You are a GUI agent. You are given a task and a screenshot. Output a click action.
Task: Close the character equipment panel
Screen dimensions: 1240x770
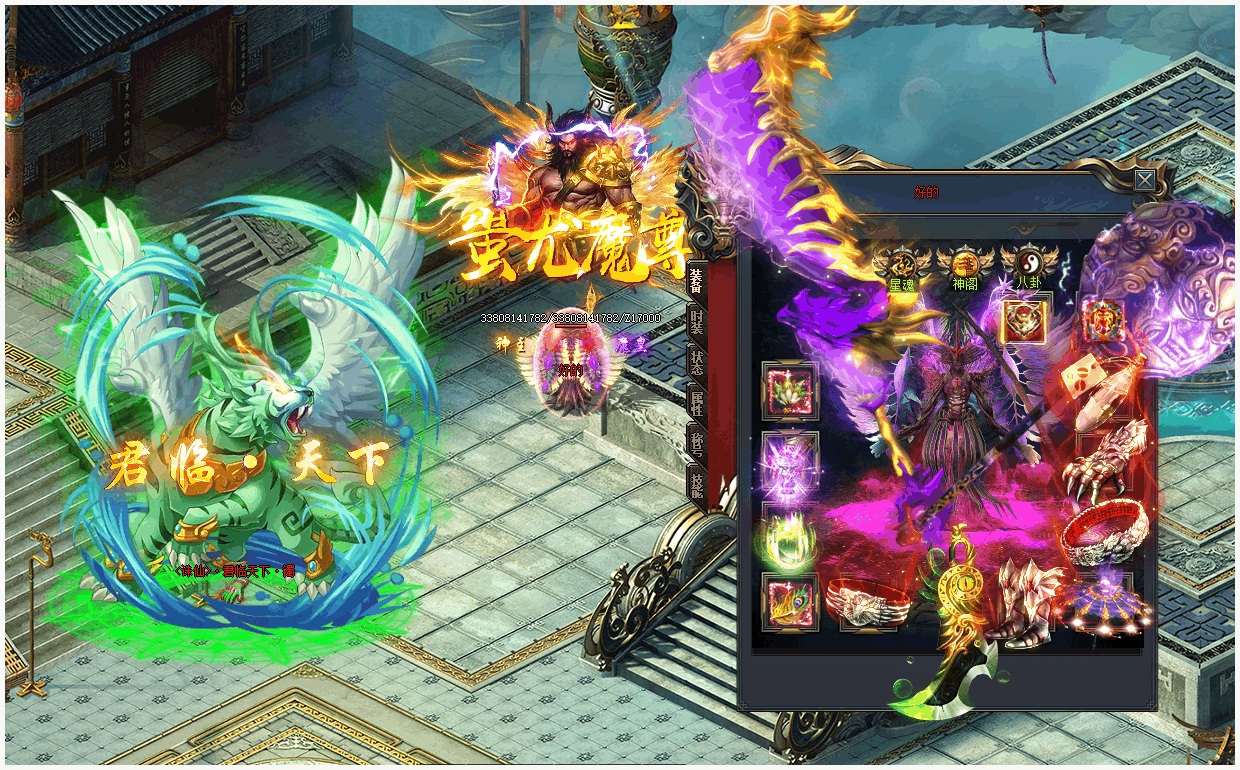tap(1144, 180)
